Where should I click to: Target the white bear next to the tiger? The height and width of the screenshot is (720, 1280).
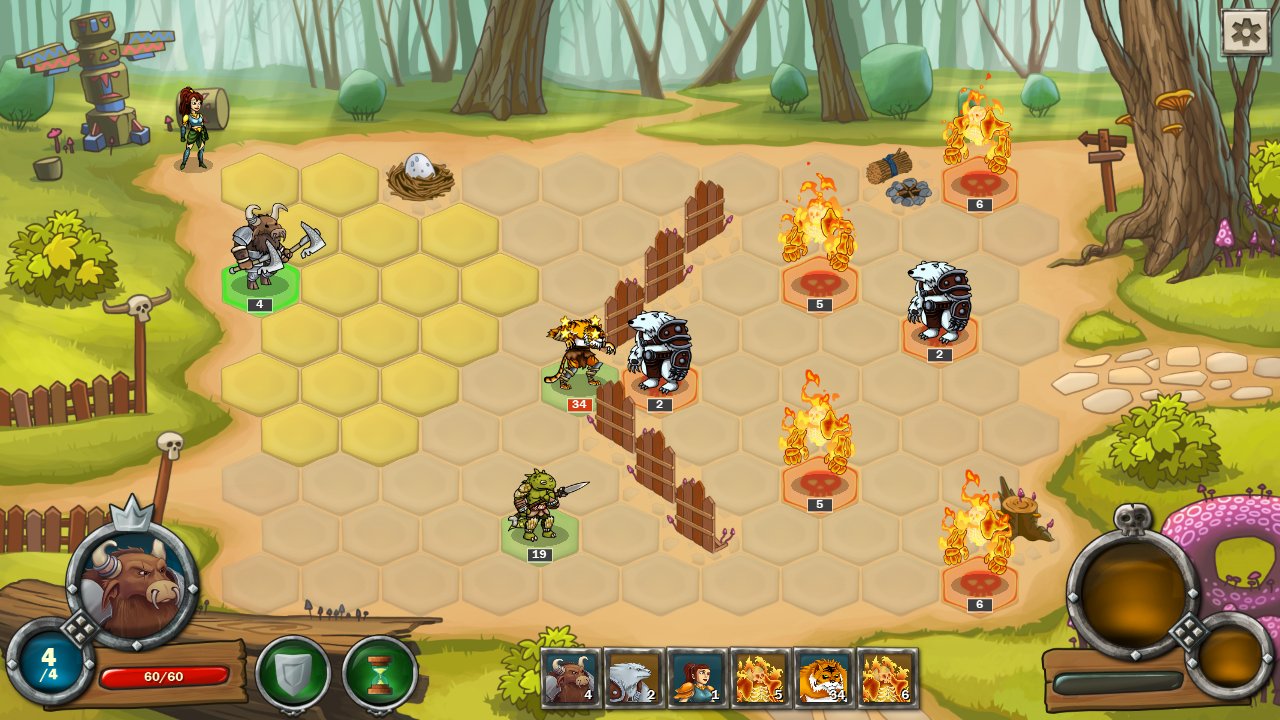(659, 353)
